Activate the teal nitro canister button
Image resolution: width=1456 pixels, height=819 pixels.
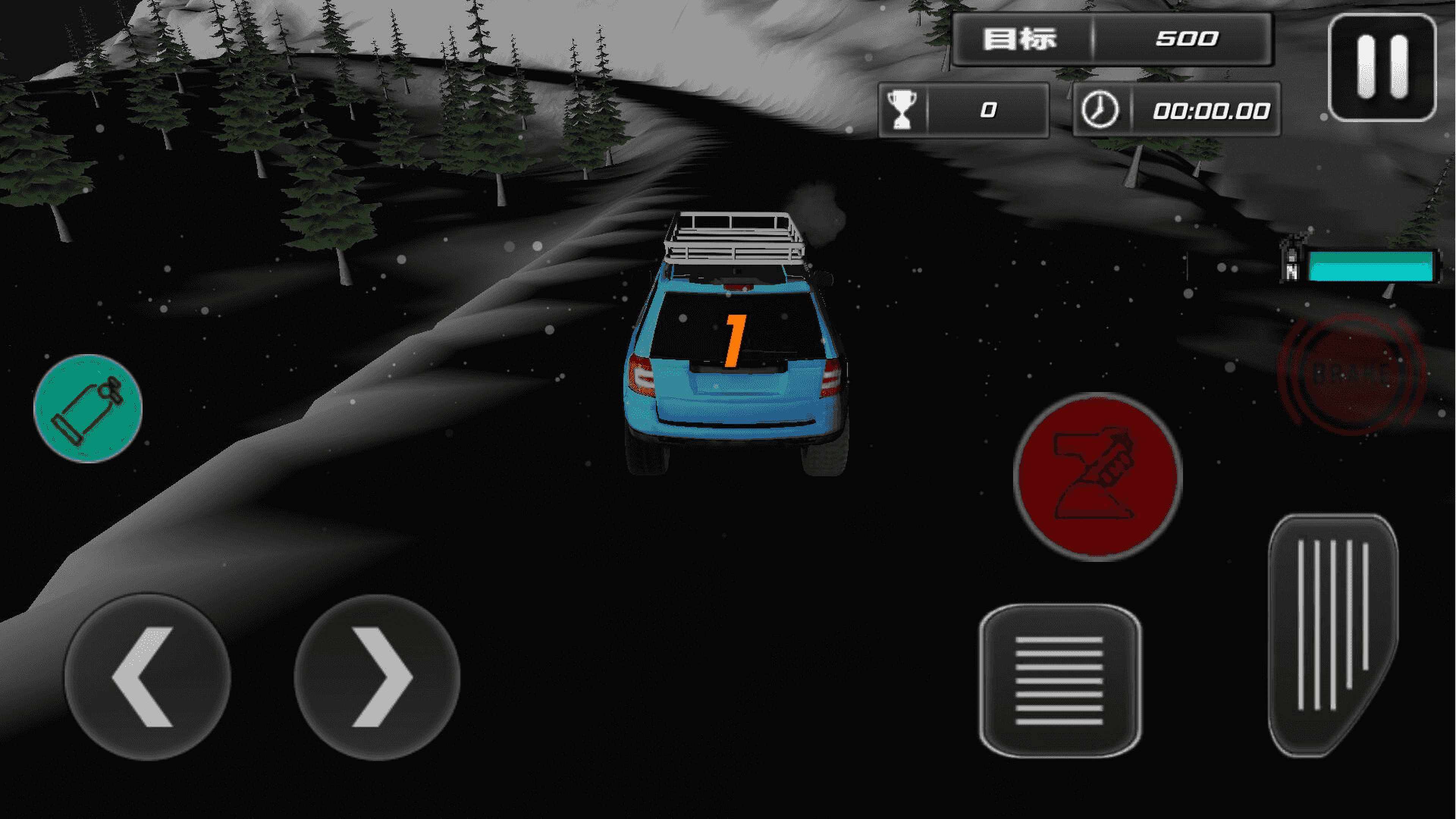point(88,408)
